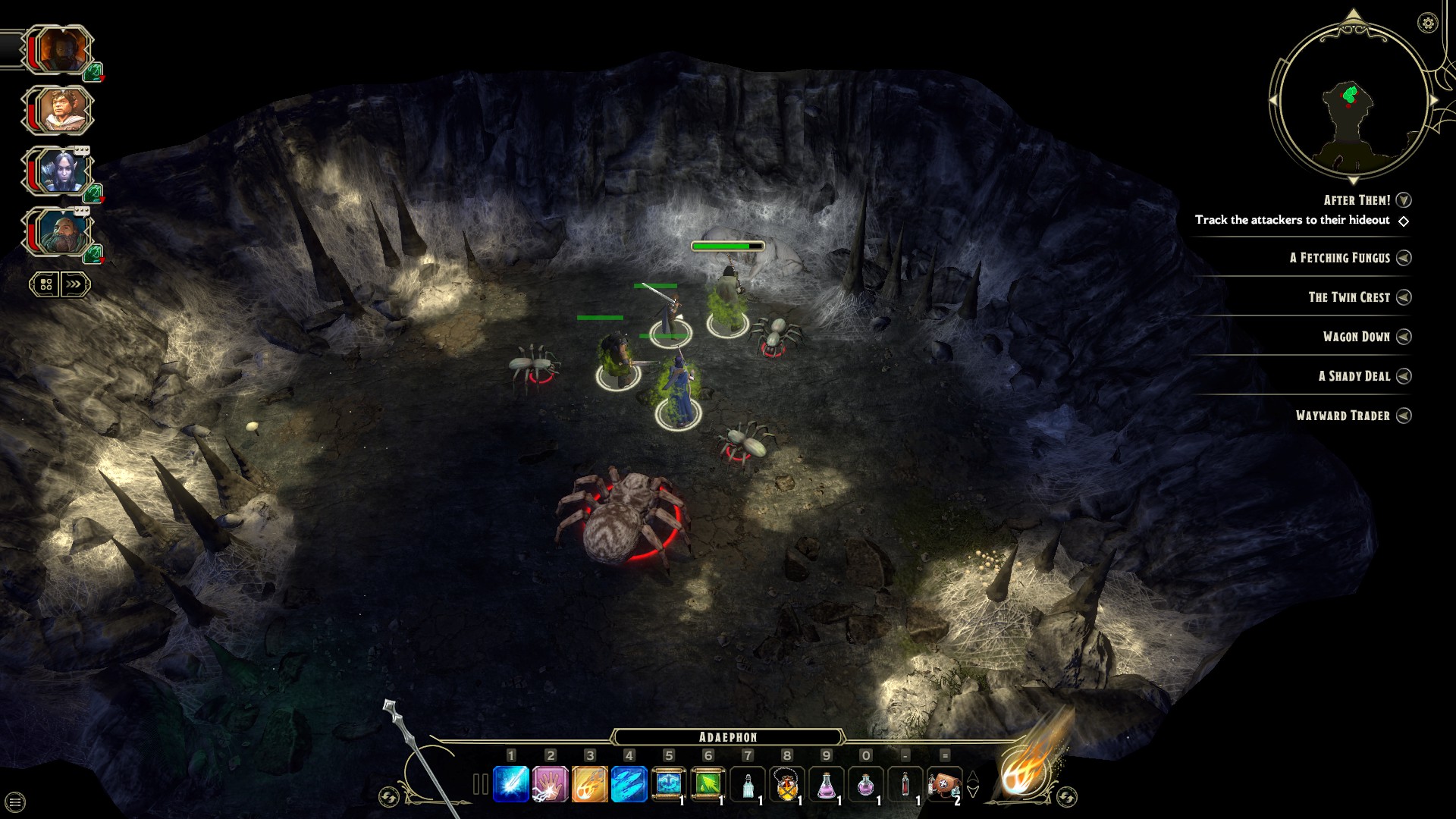
Task: Select the elf archer party portrait
Action: (x=59, y=171)
